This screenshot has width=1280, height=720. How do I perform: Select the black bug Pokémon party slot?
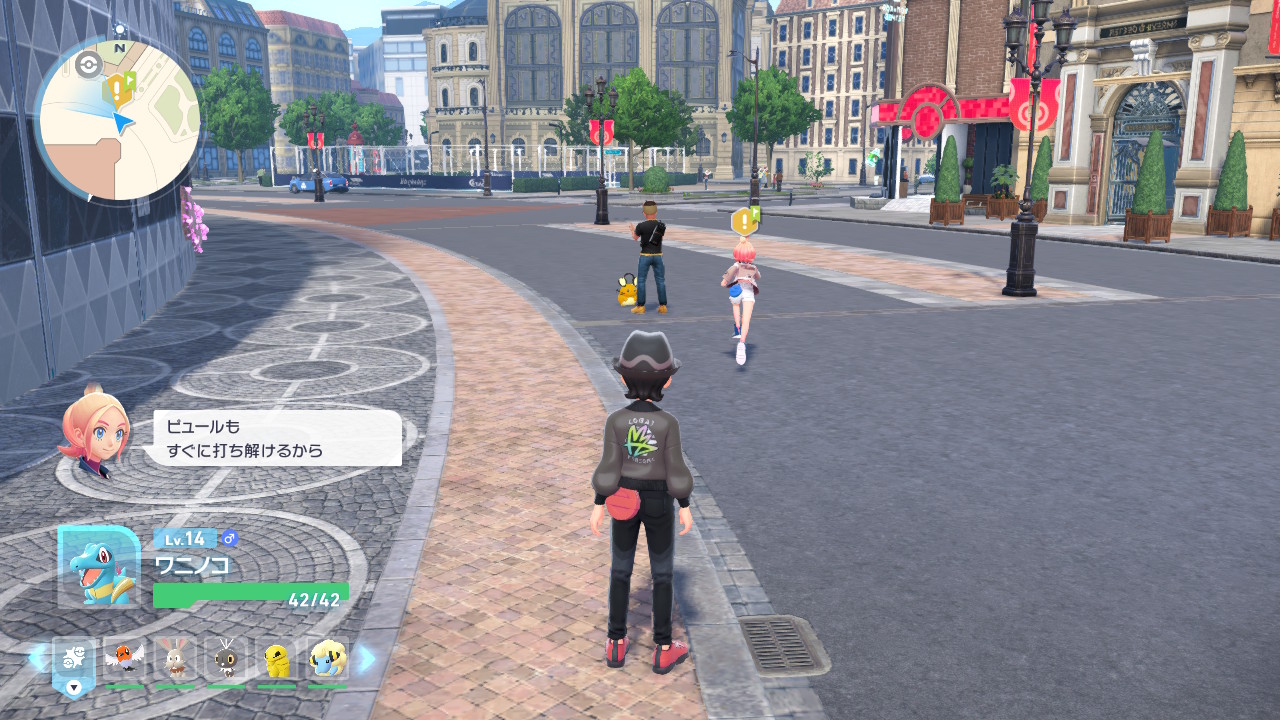[x=226, y=660]
